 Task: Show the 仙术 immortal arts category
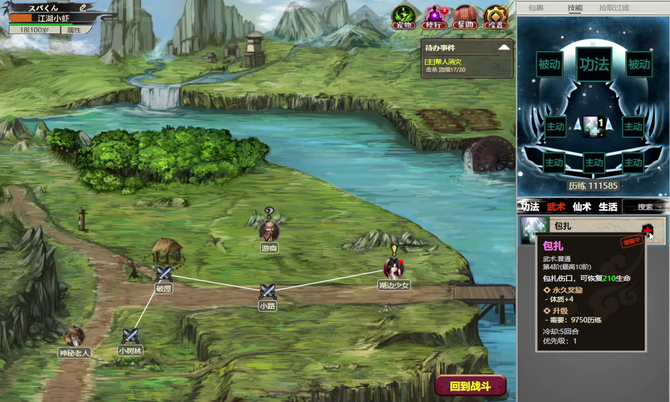click(x=582, y=207)
